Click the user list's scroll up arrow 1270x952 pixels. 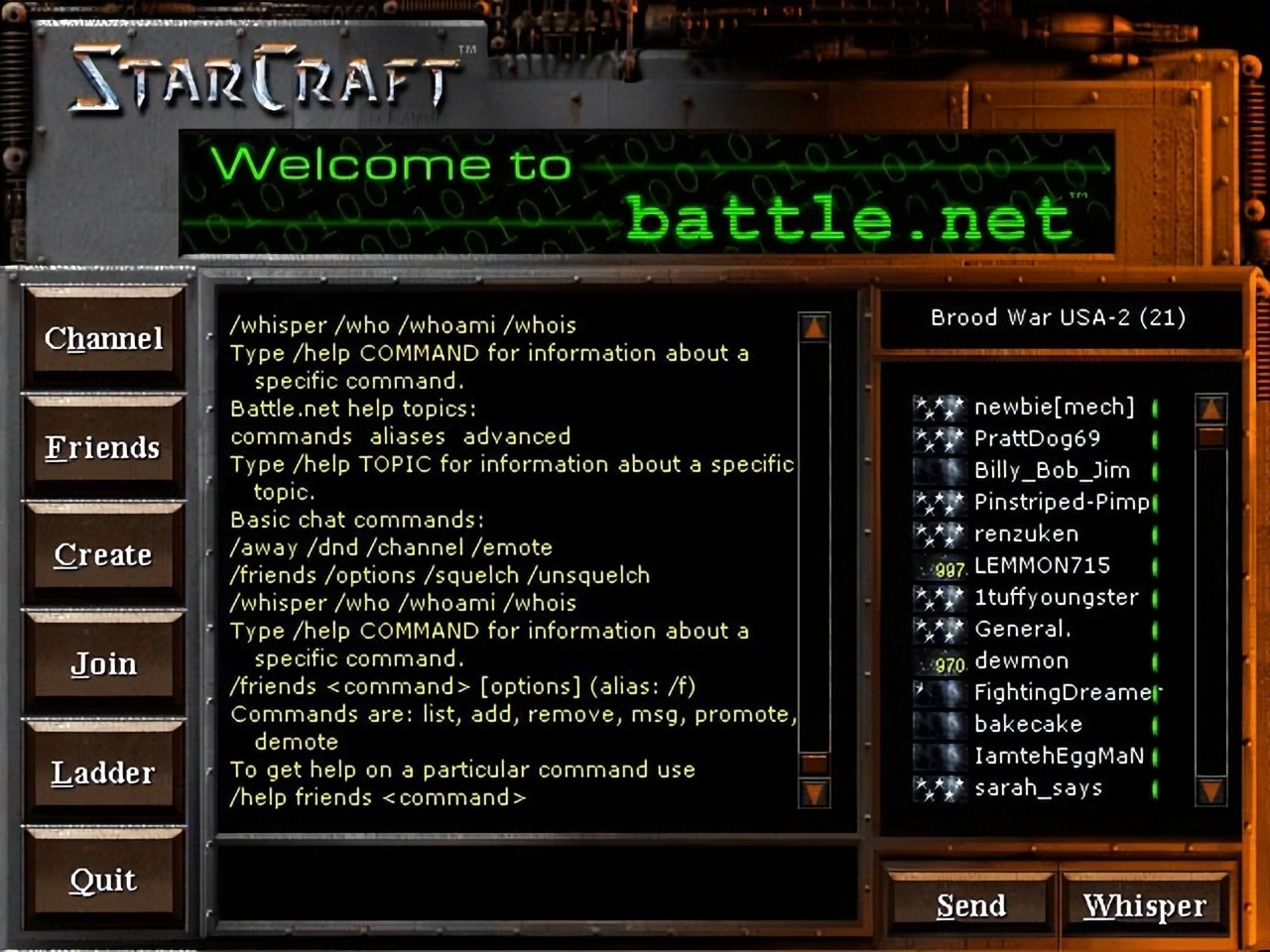click(1211, 408)
